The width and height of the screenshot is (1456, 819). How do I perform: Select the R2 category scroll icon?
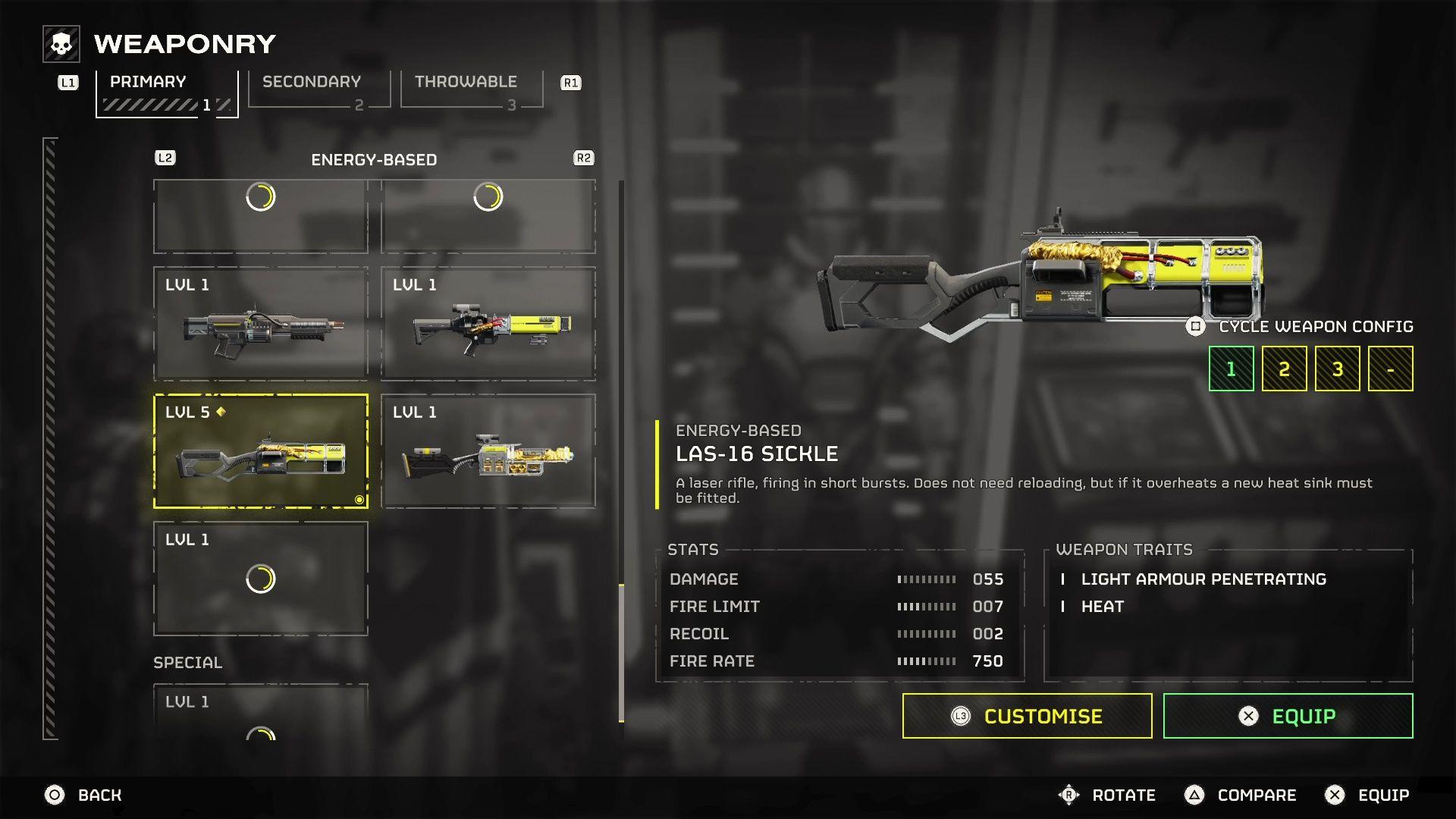click(x=582, y=158)
